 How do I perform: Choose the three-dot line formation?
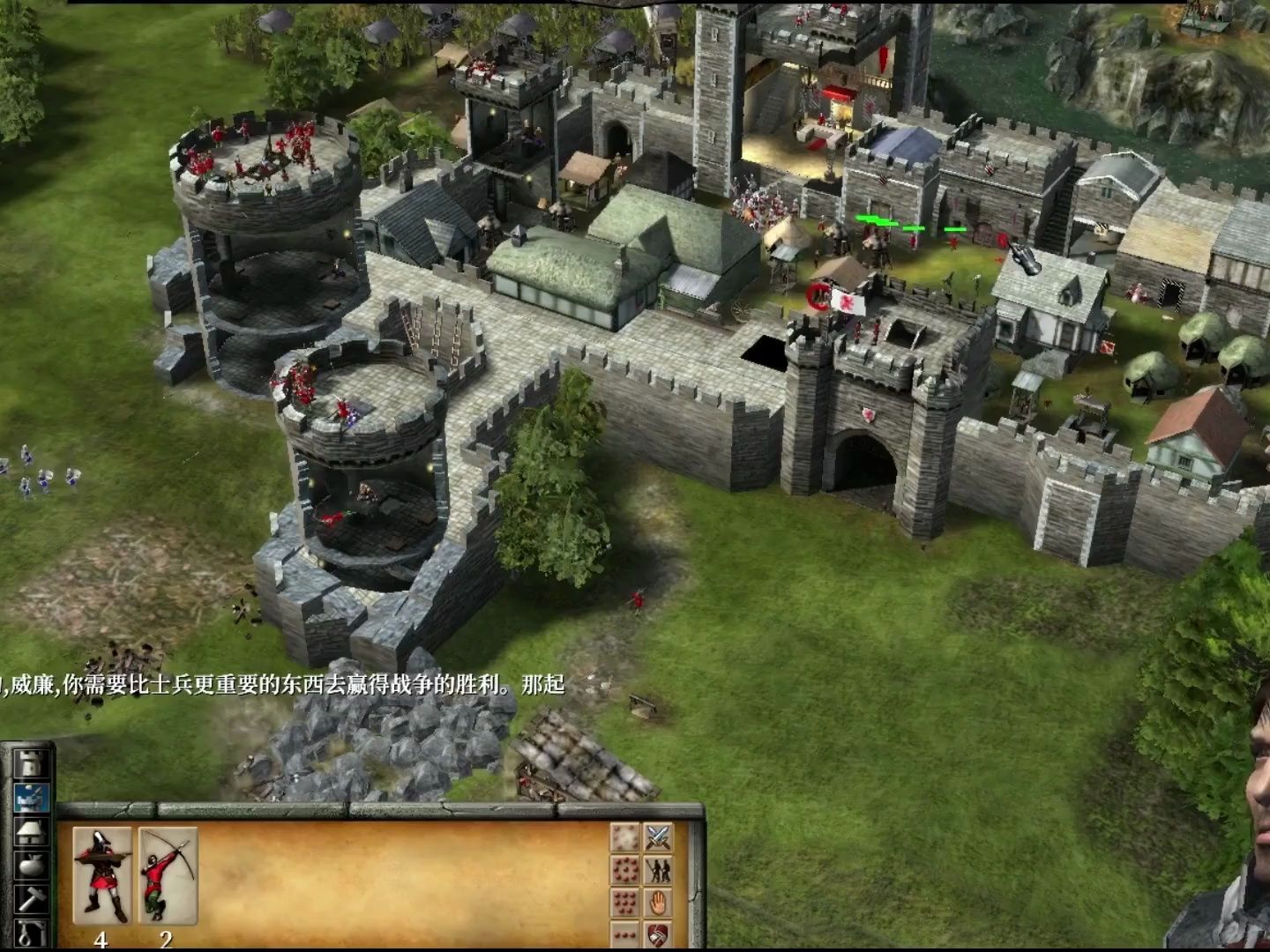(x=625, y=934)
